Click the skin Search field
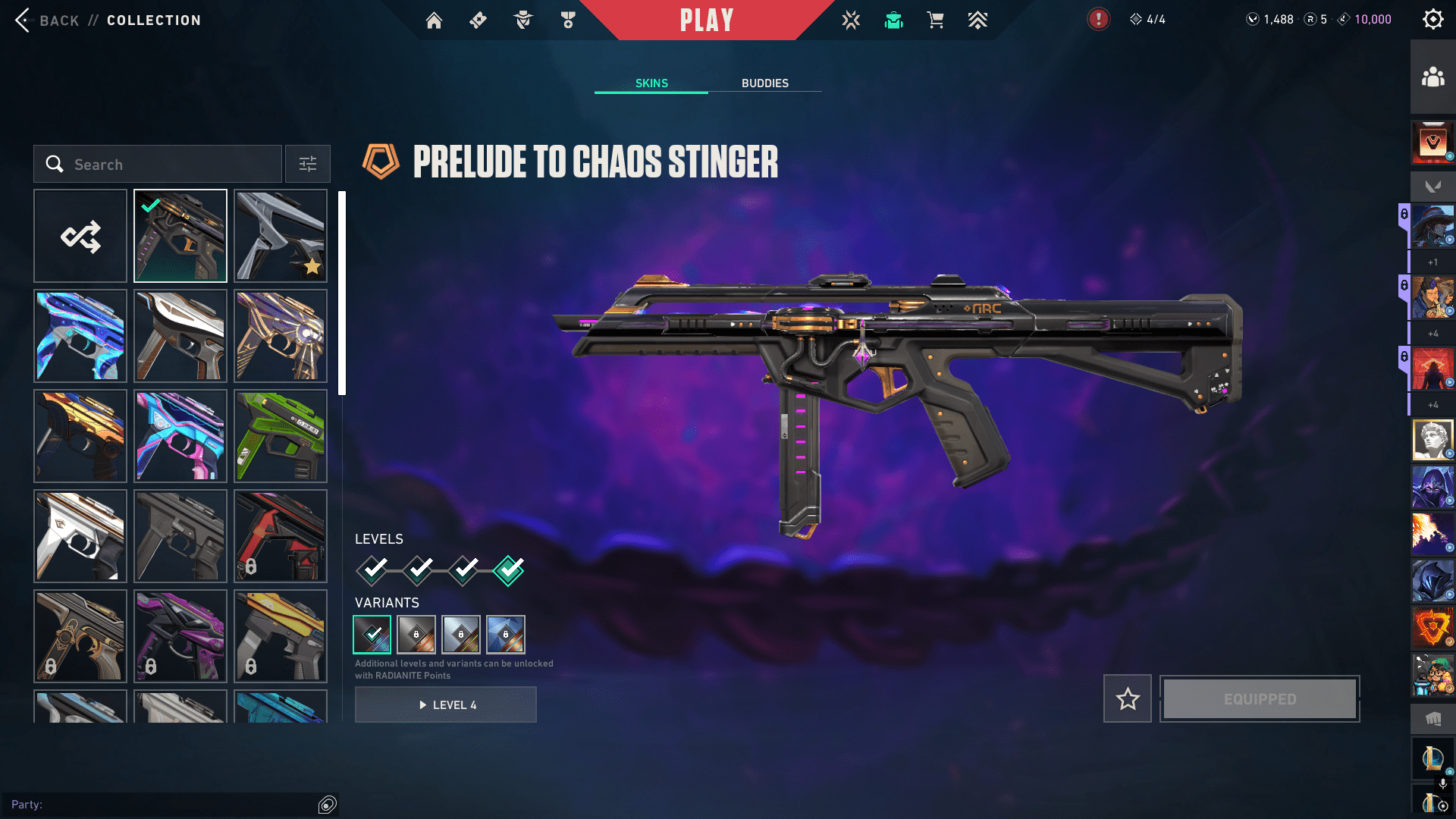 click(158, 165)
